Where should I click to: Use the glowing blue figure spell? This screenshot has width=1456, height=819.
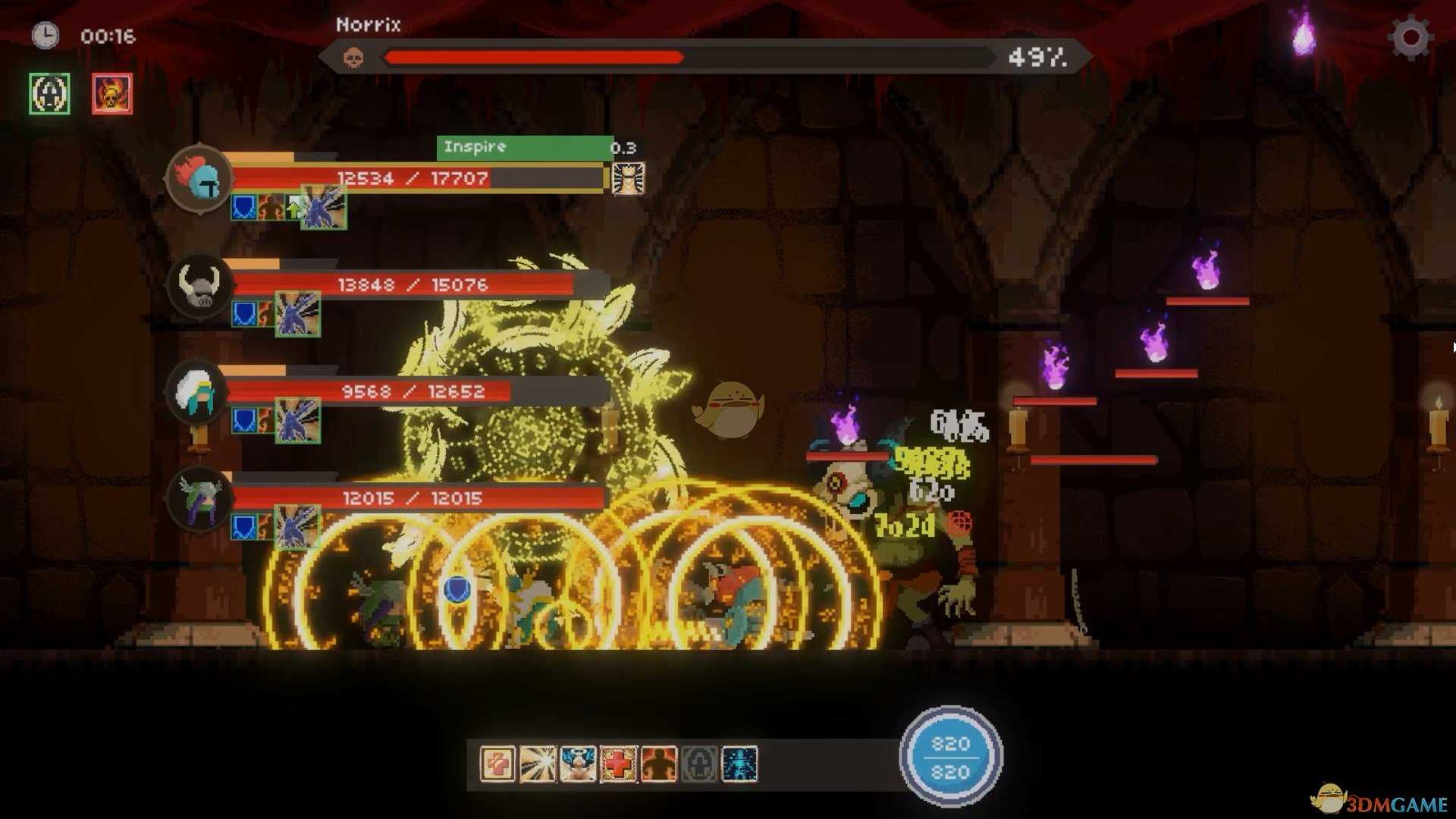(739, 764)
